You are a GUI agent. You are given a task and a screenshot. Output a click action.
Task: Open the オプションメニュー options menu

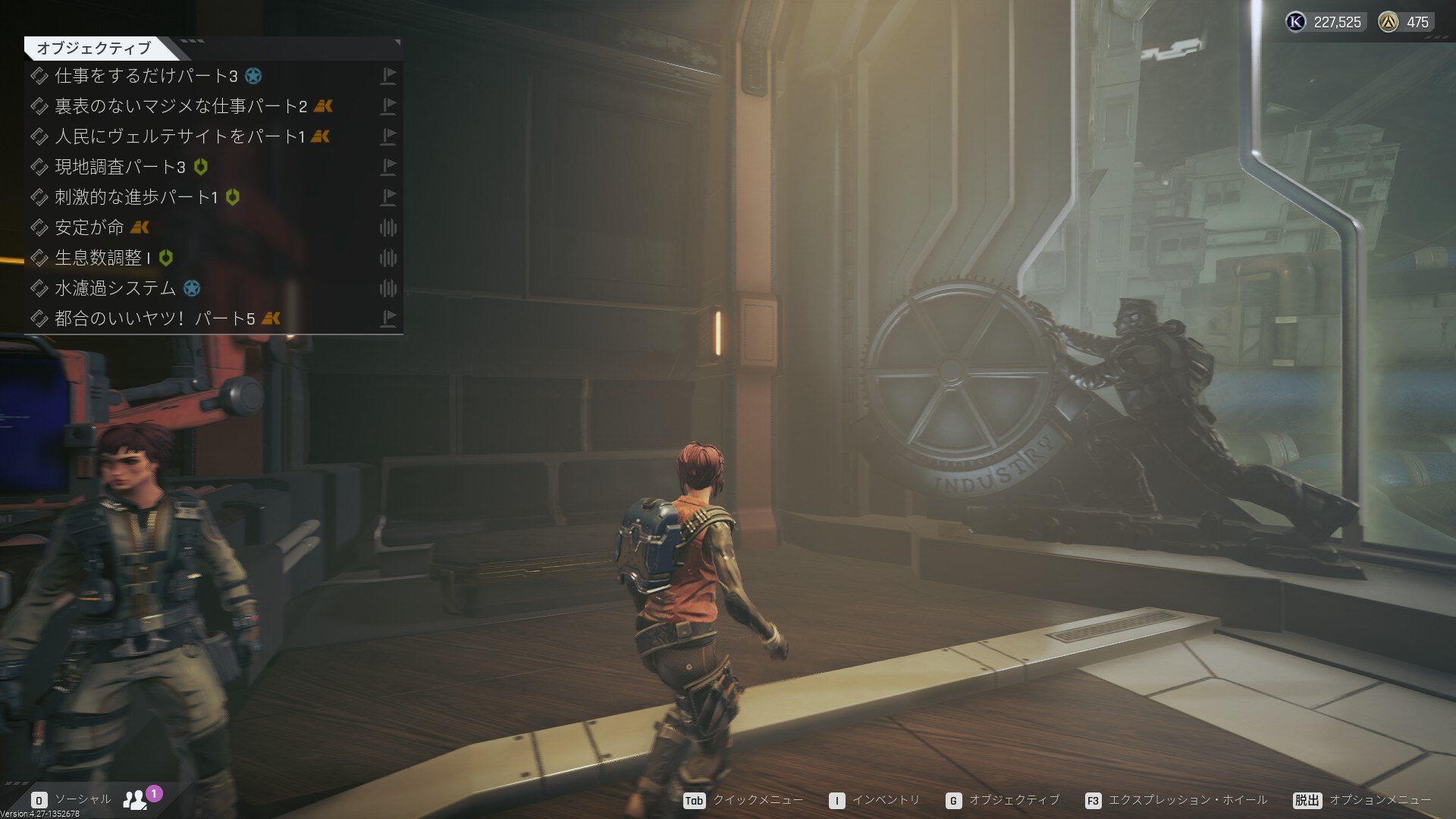(x=1363, y=801)
